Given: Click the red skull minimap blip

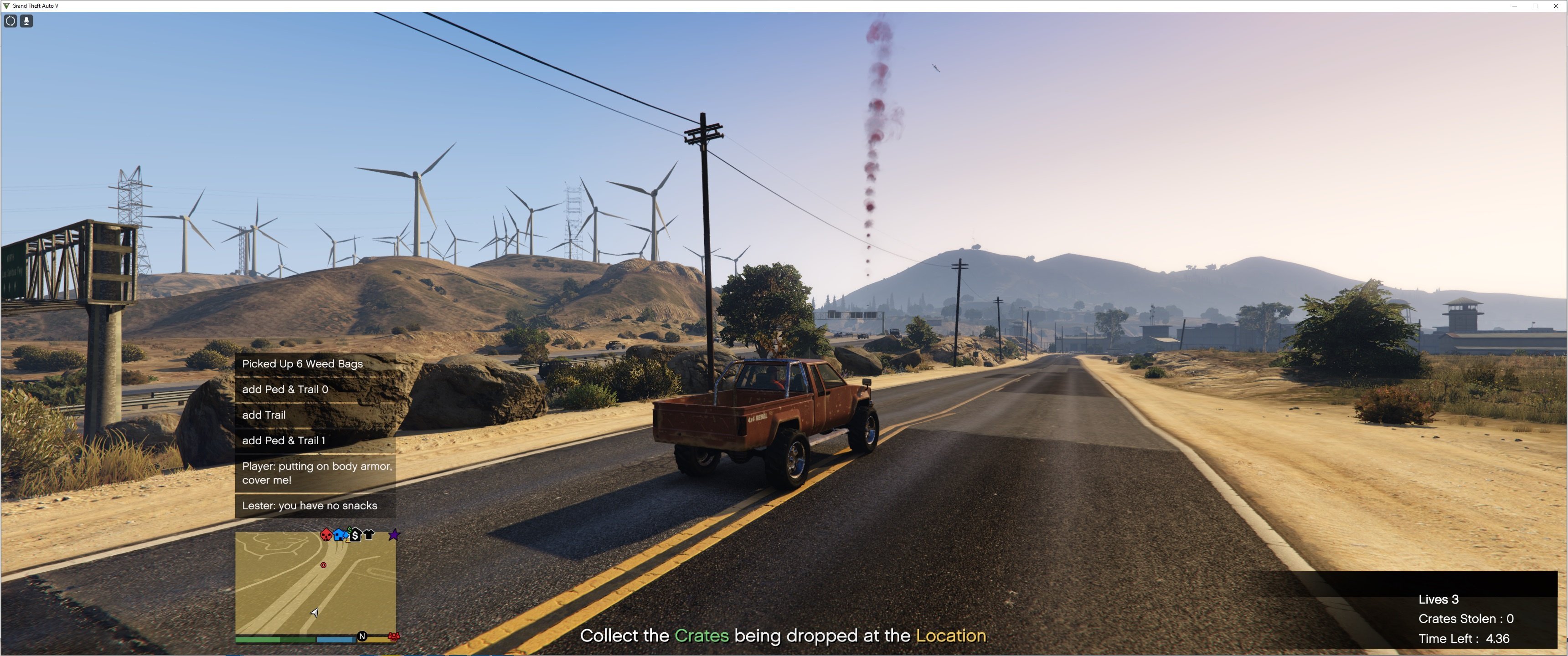Looking at the screenshot, I should tap(325, 535).
